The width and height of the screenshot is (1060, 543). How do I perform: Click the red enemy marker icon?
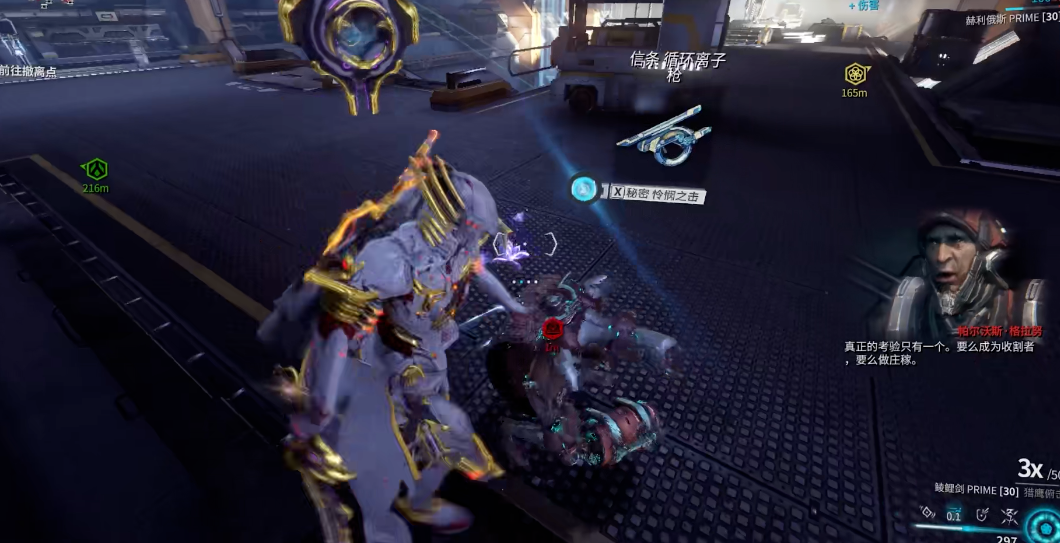tap(552, 327)
